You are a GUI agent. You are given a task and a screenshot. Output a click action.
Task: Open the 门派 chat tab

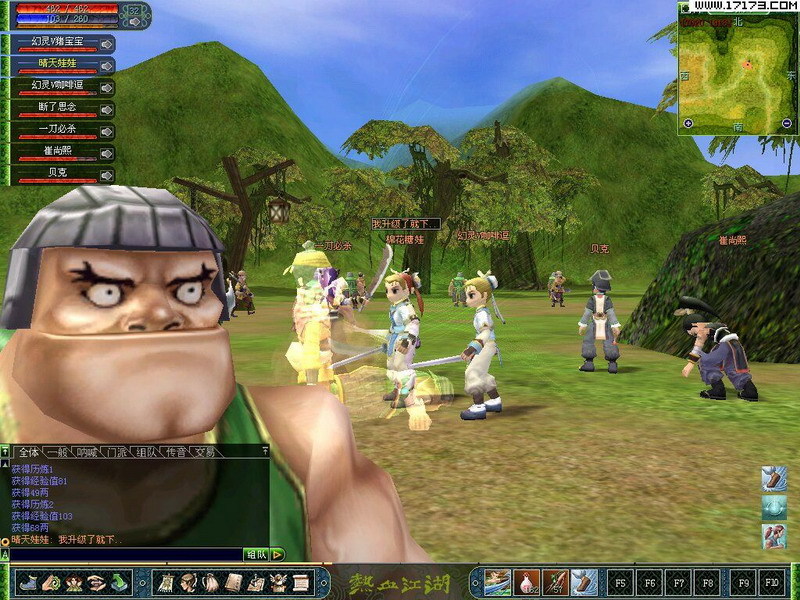117,452
